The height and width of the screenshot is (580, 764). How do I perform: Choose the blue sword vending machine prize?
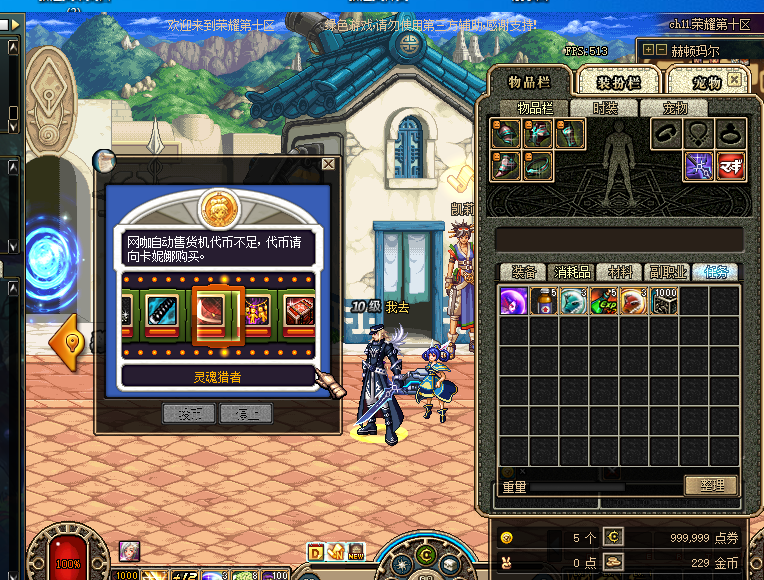point(162,312)
